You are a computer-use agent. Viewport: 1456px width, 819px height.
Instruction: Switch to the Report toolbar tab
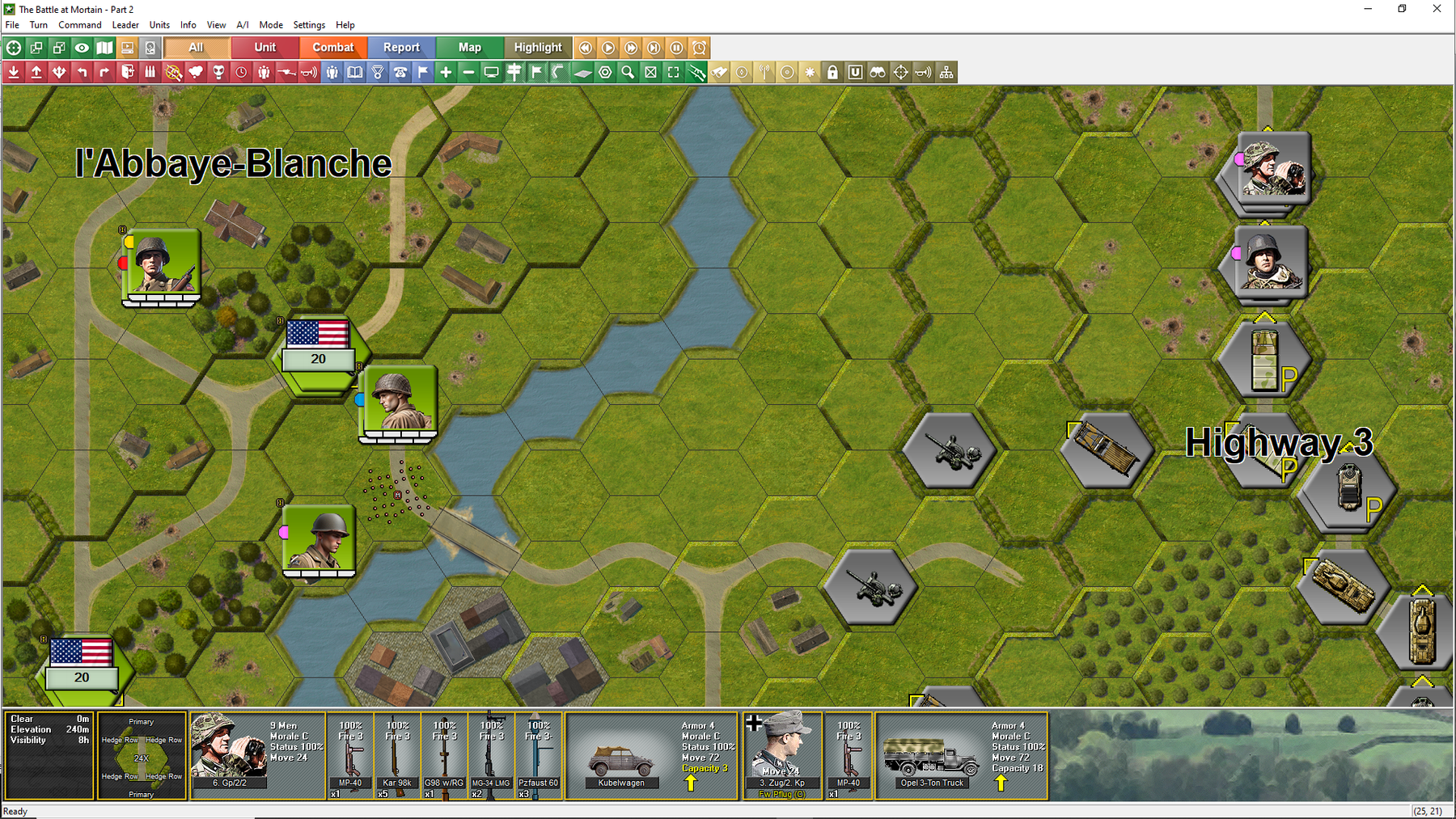[x=401, y=48]
